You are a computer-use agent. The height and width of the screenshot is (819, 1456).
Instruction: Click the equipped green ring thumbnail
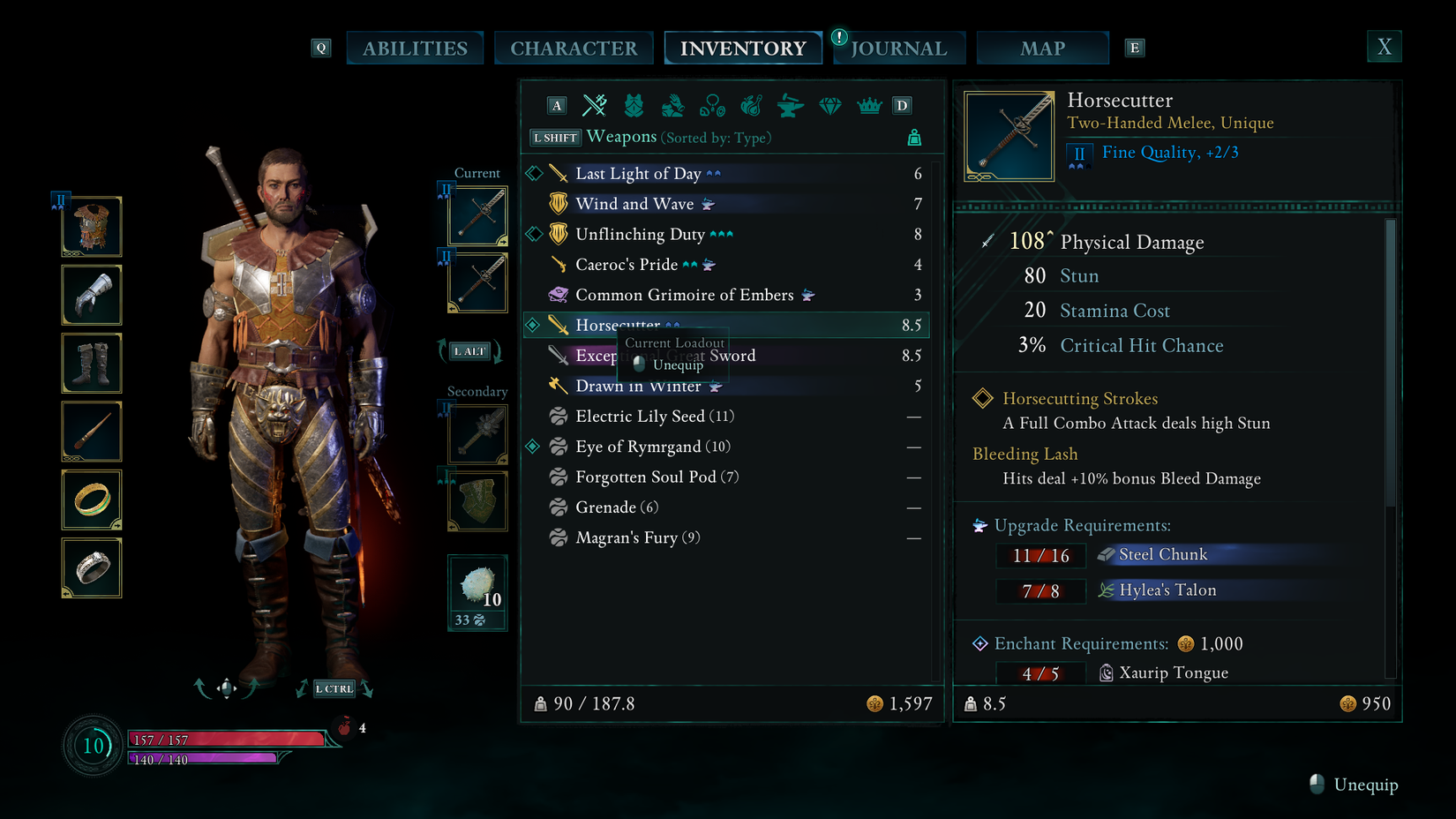click(x=91, y=500)
